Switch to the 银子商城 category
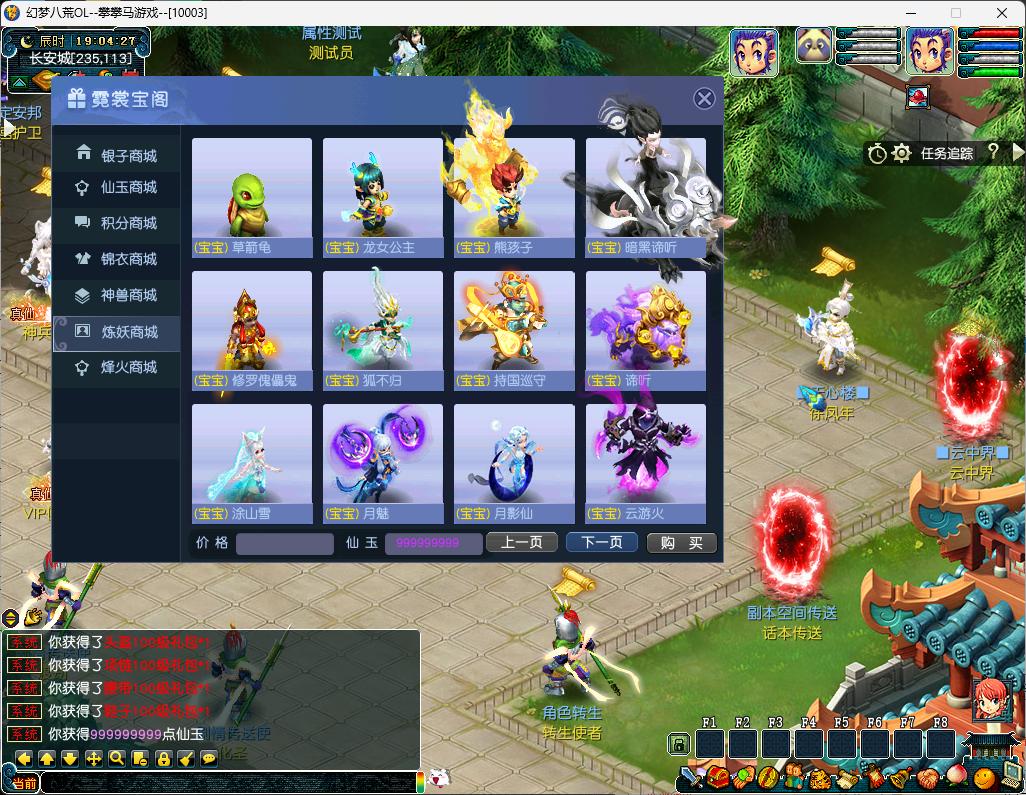This screenshot has width=1026, height=795. [x=117, y=155]
